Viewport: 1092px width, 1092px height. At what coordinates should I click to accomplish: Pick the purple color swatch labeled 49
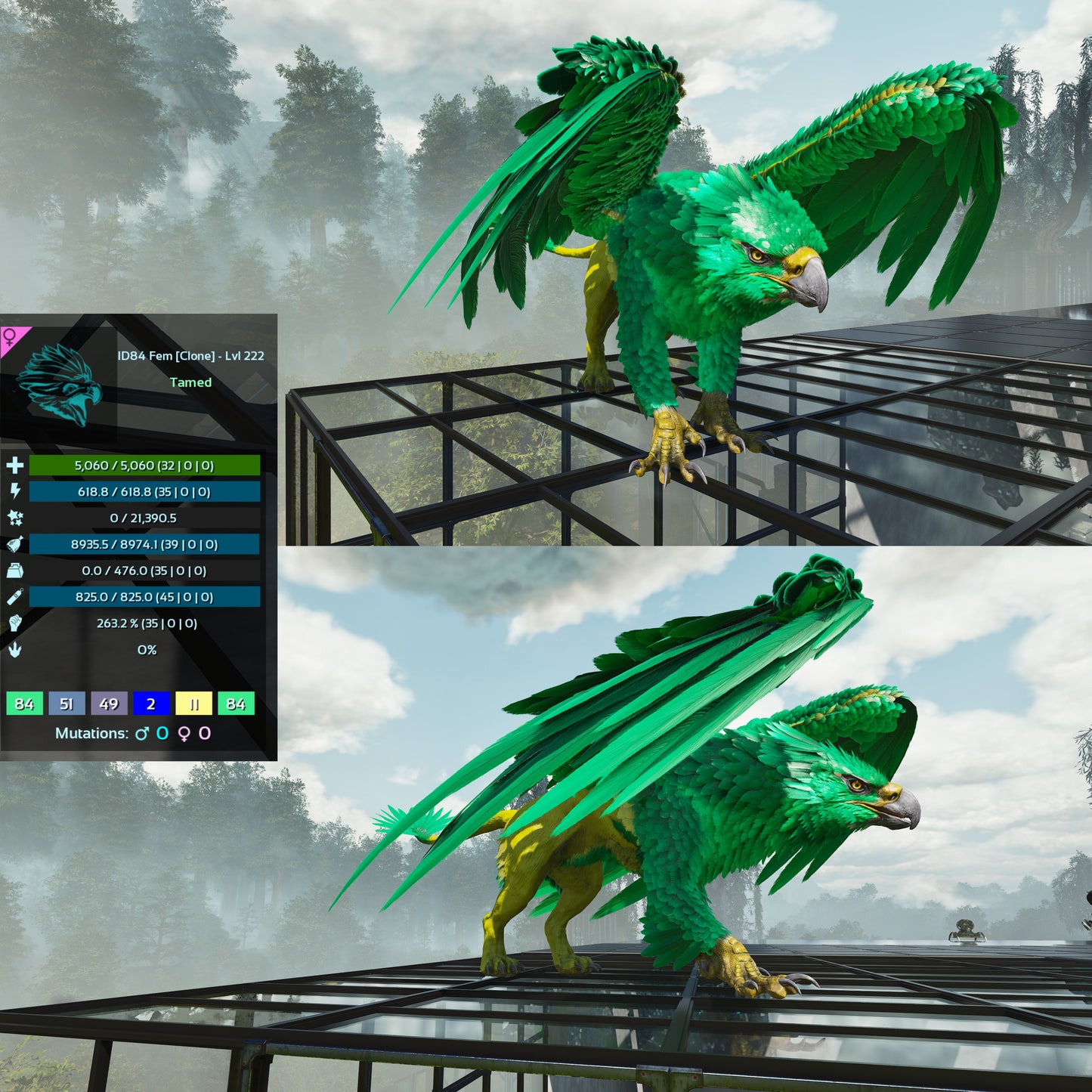(x=109, y=704)
